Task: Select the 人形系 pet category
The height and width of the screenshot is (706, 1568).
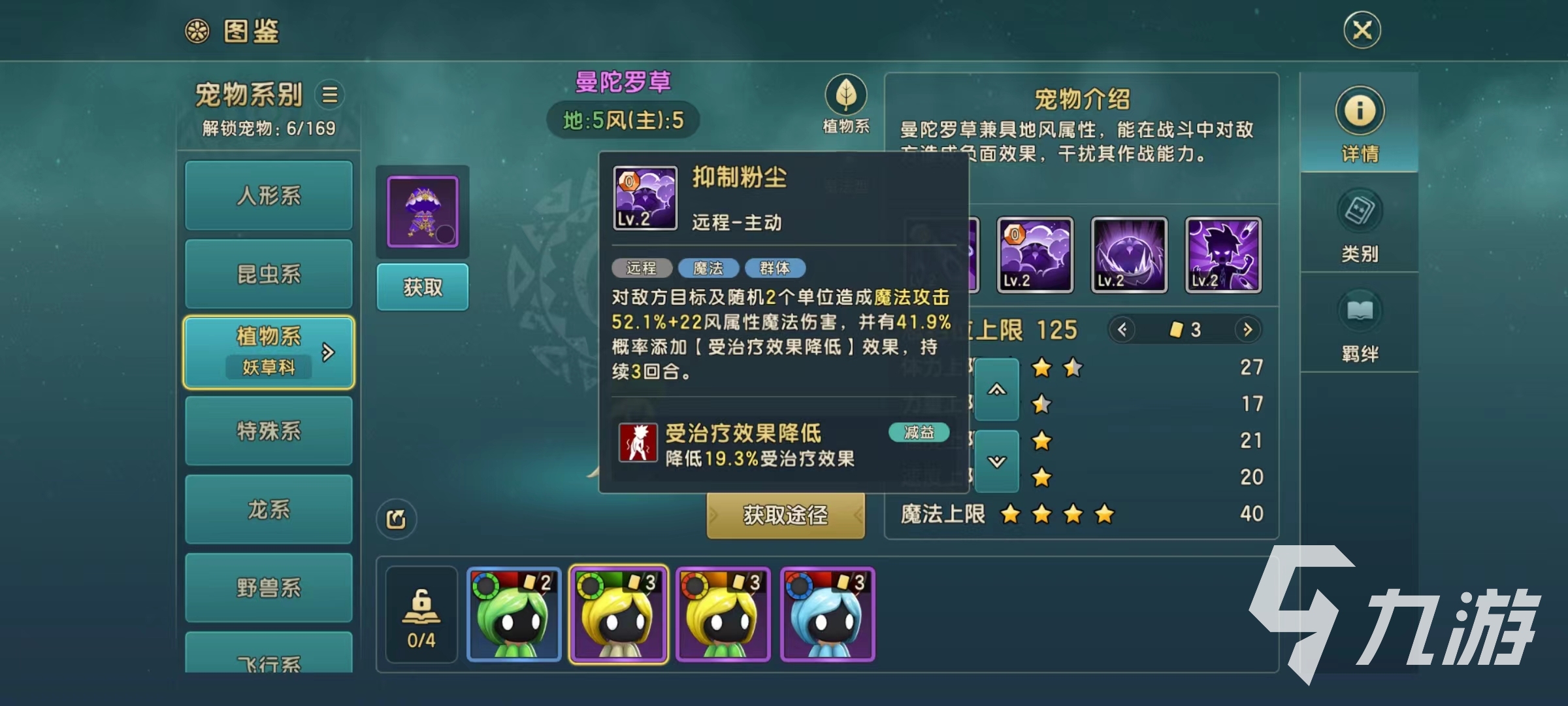Action: coord(269,195)
